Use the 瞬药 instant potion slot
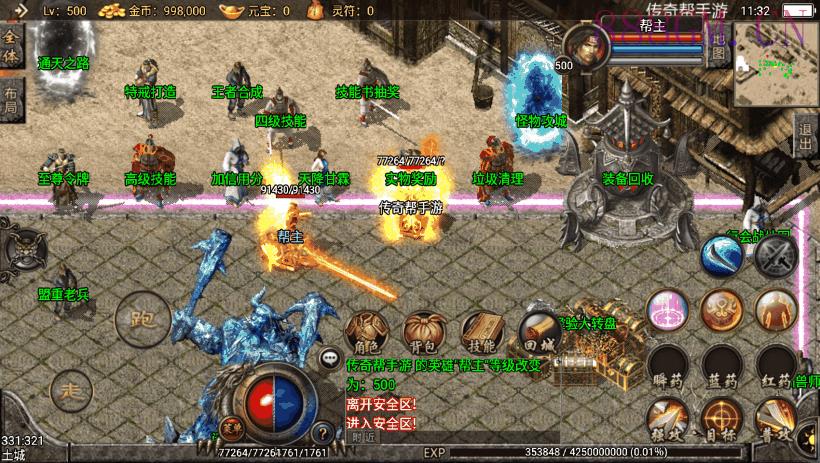This screenshot has width=820, height=463. click(x=666, y=367)
